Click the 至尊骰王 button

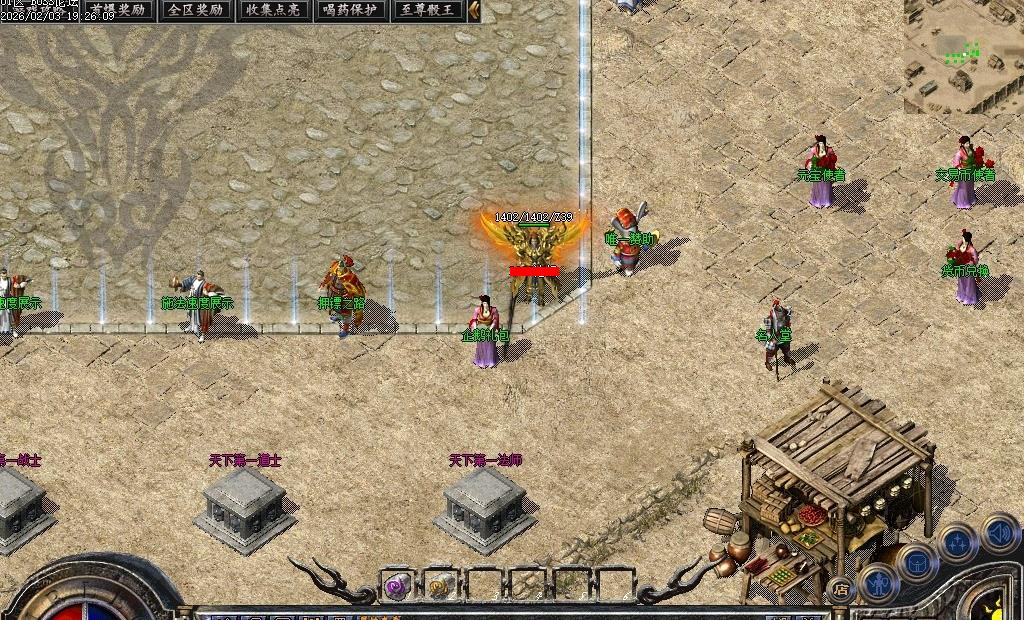click(429, 11)
